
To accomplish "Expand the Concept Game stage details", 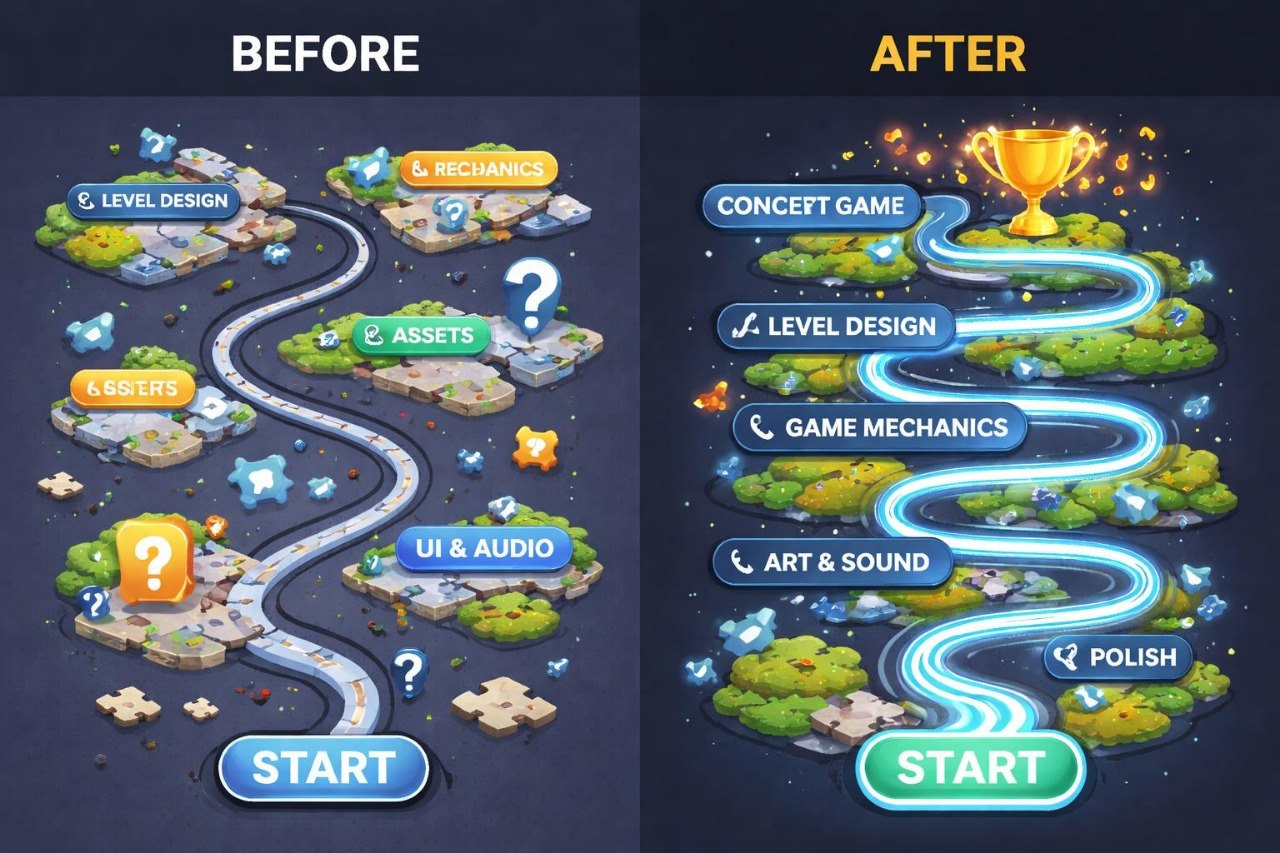I will point(814,208).
